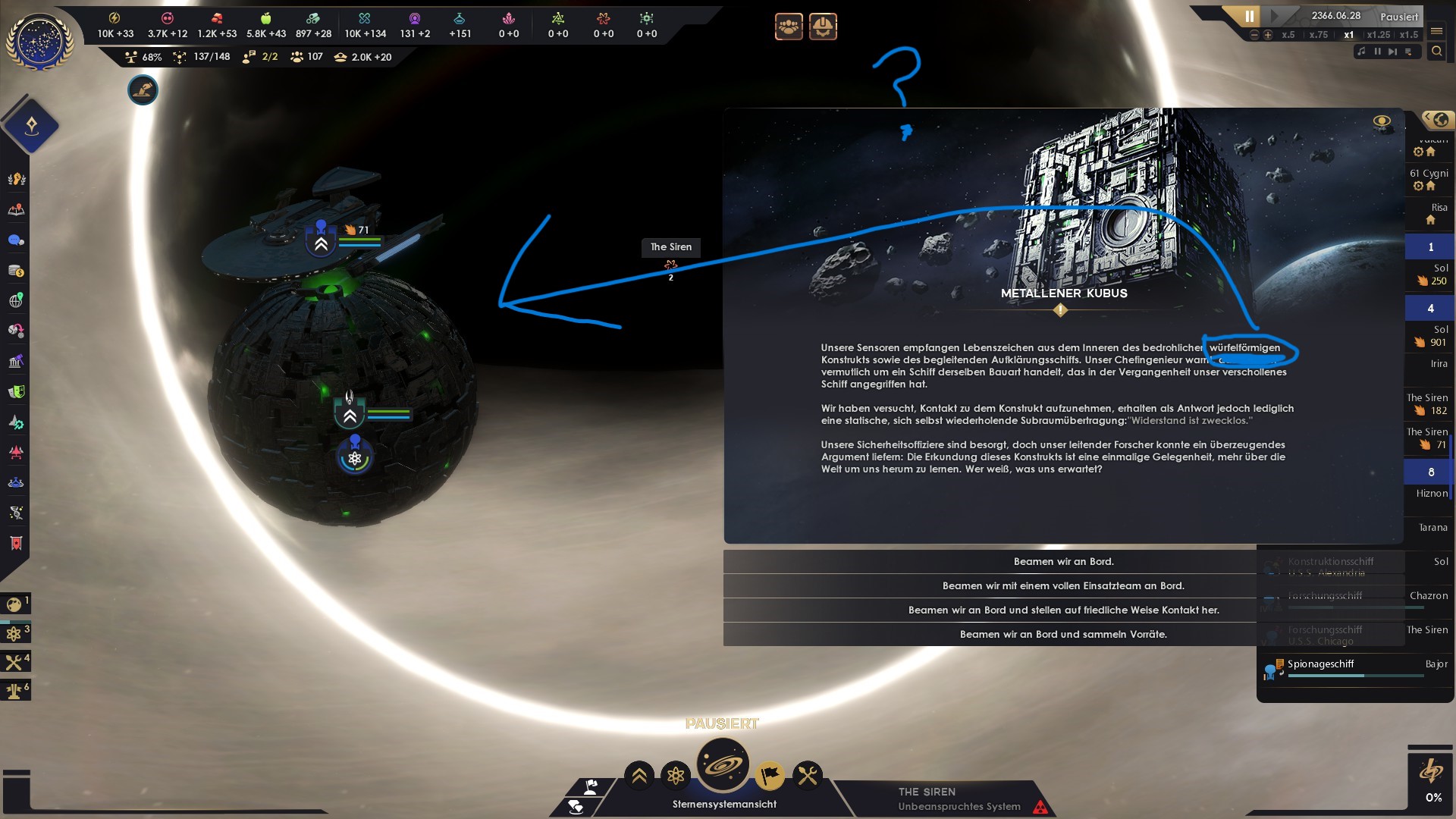Open the search magnifier at top right

(1438, 52)
